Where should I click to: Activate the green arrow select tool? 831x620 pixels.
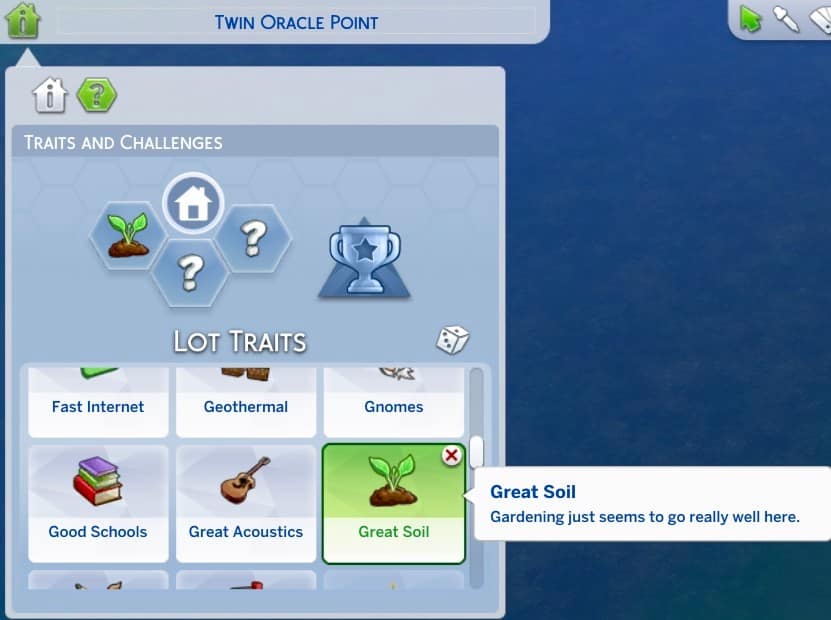[x=750, y=18]
